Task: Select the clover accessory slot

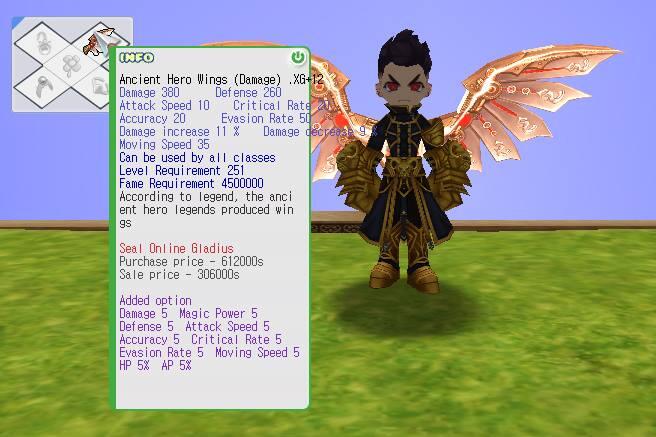Action: coord(70,64)
